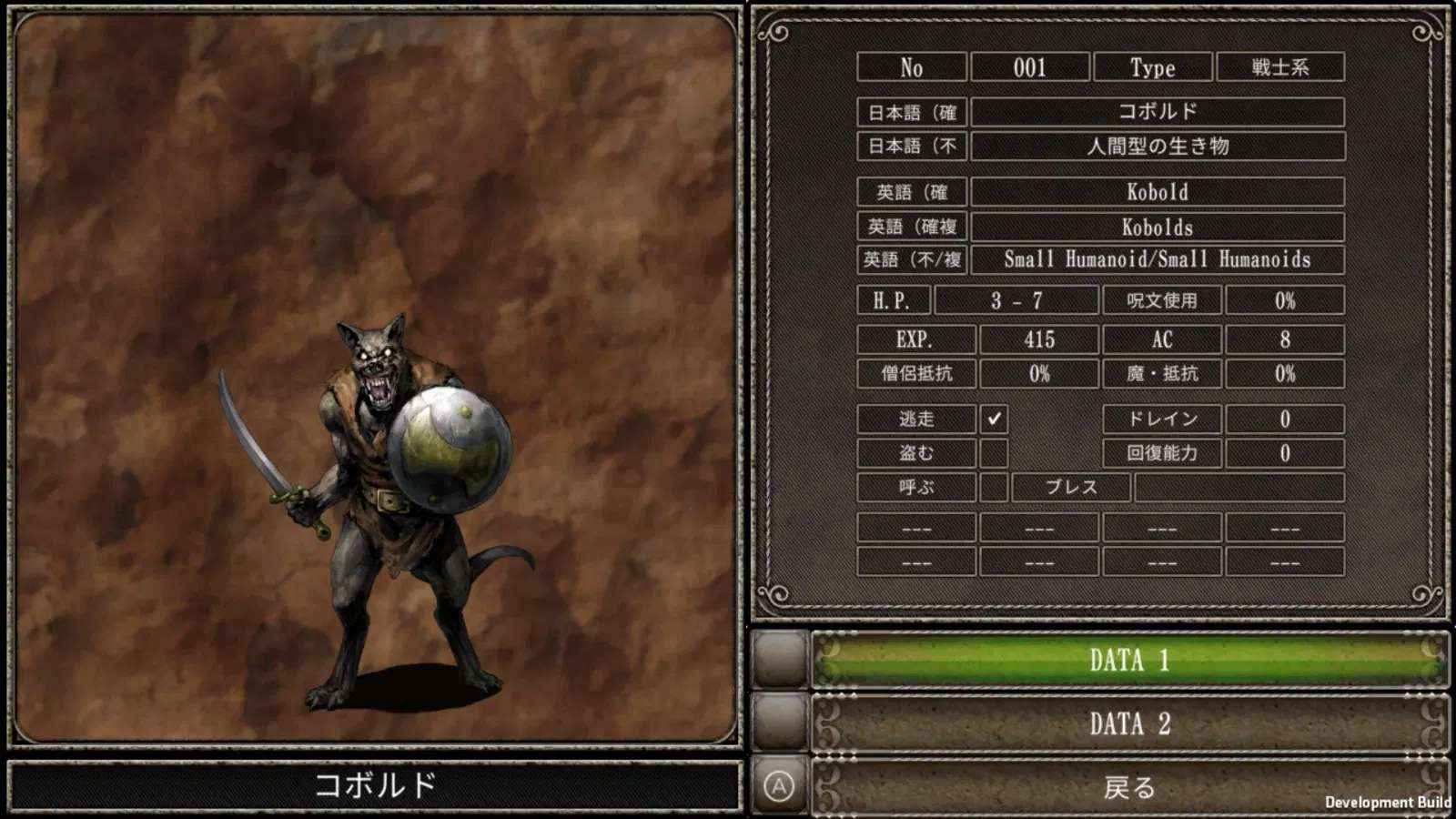Select the EXP. value 415
The width and height of the screenshot is (1456, 819).
[1037, 339]
